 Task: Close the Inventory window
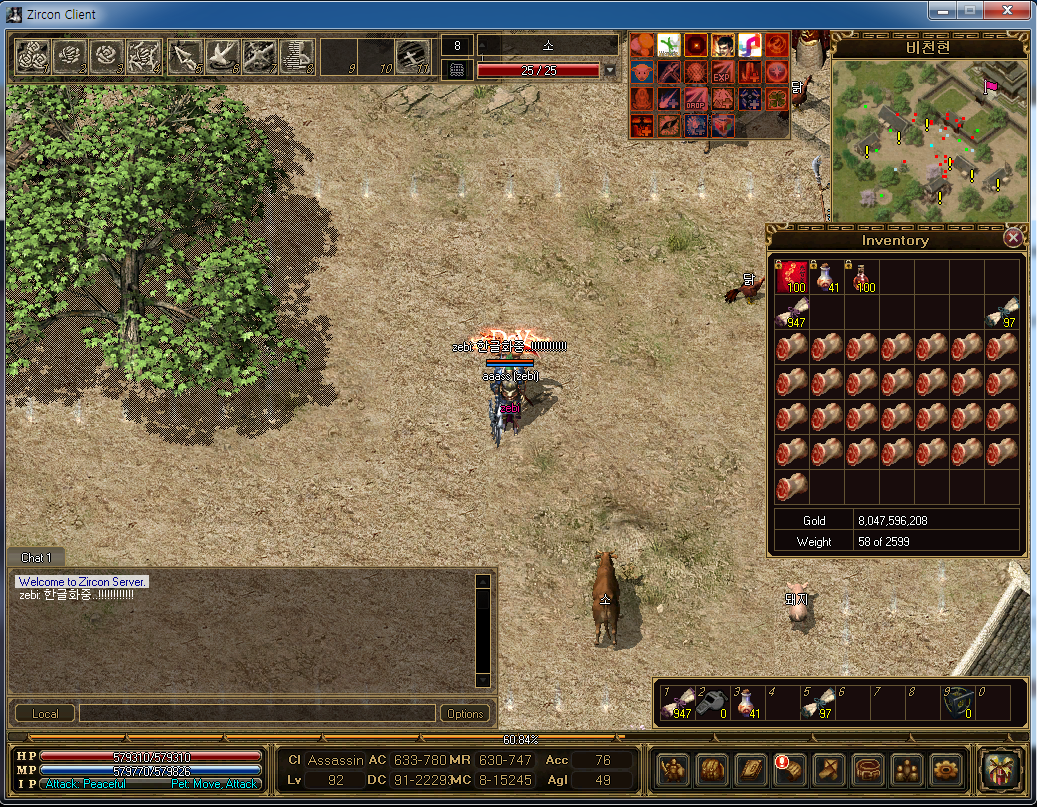coord(1013,238)
